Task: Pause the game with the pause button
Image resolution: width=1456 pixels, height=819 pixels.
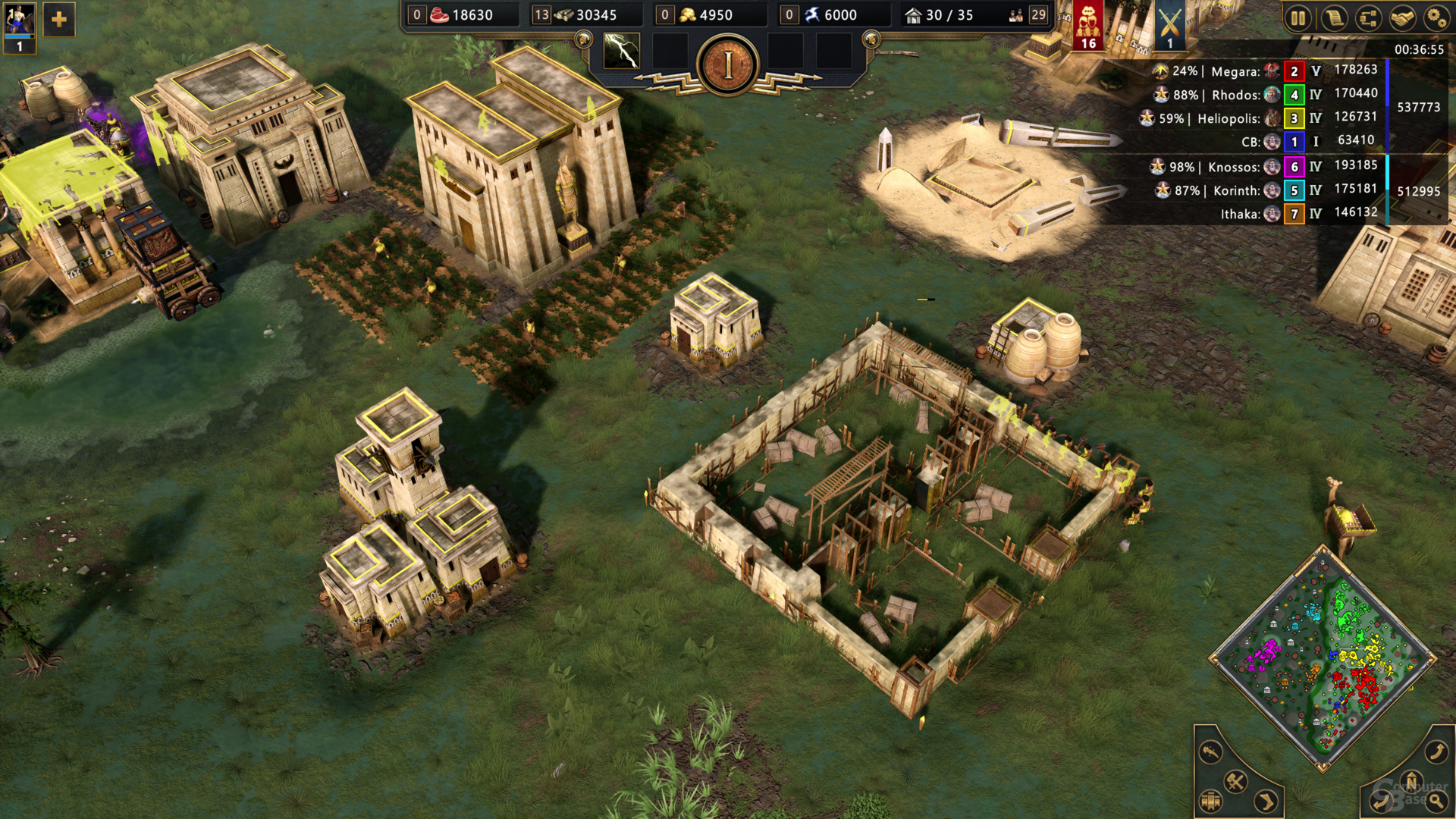Action: point(1298,18)
